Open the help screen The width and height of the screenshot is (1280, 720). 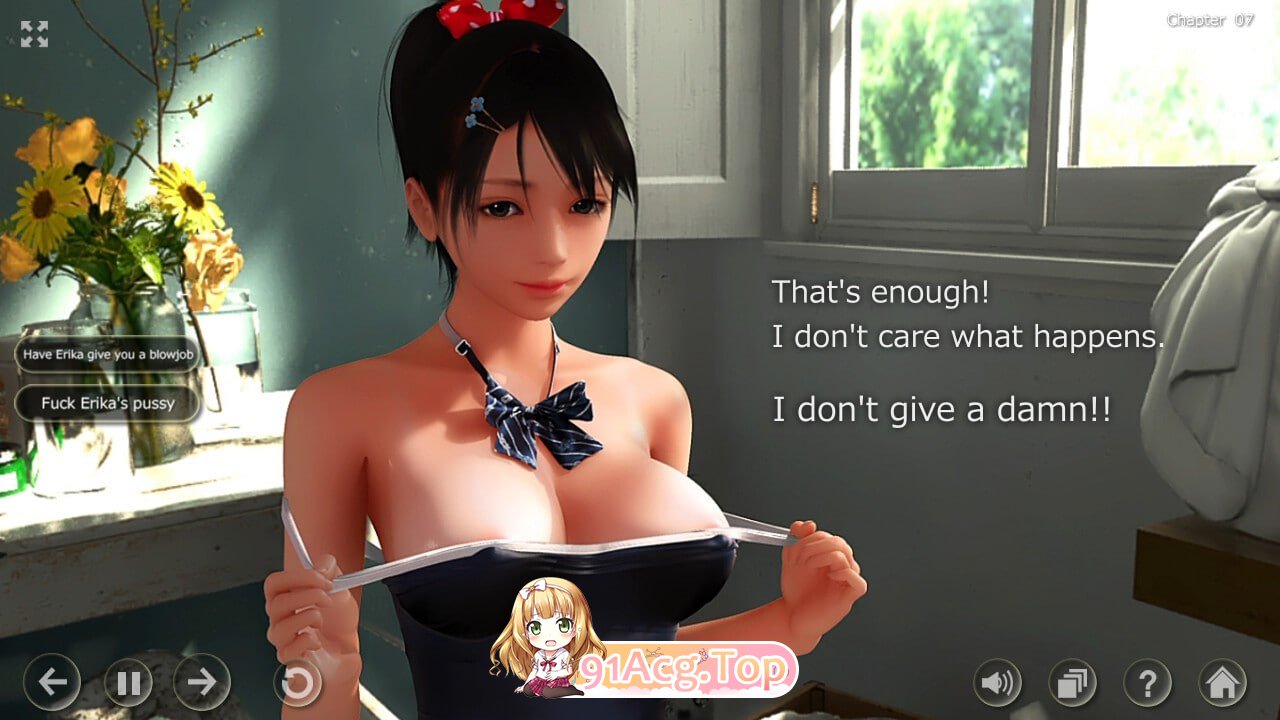[1146, 683]
